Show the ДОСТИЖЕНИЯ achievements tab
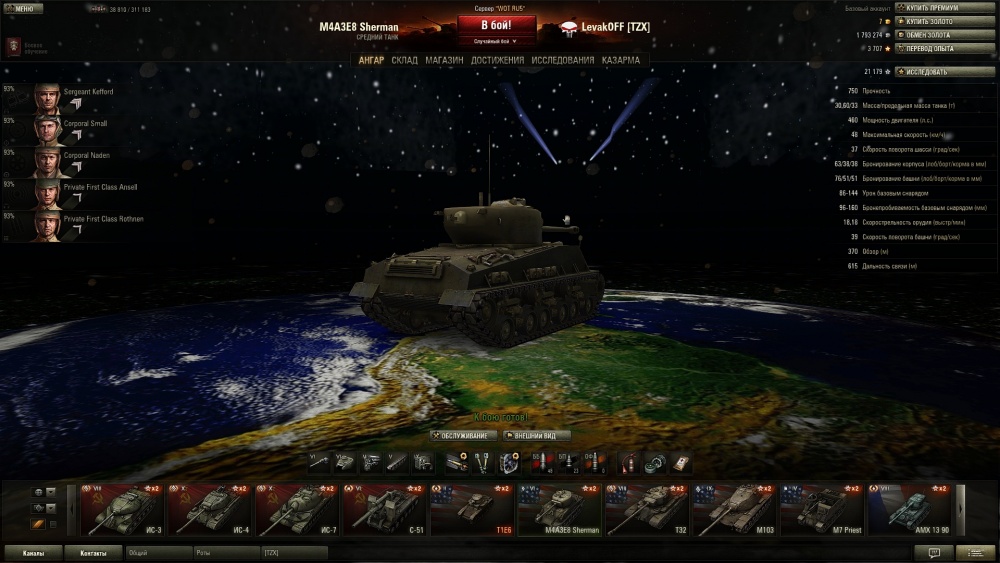The height and width of the screenshot is (563, 1000). point(498,60)
